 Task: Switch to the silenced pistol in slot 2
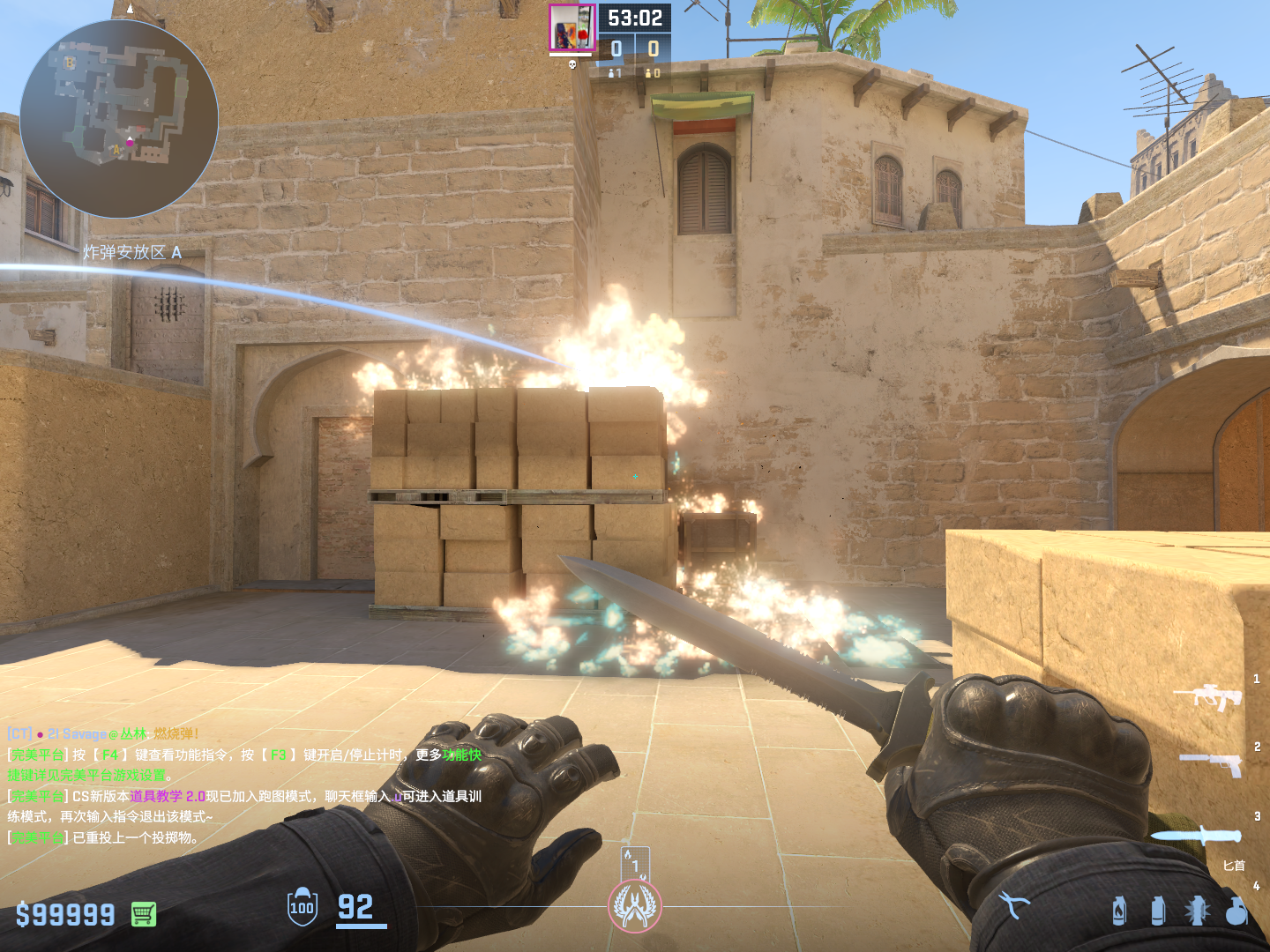coord(1212,762)
